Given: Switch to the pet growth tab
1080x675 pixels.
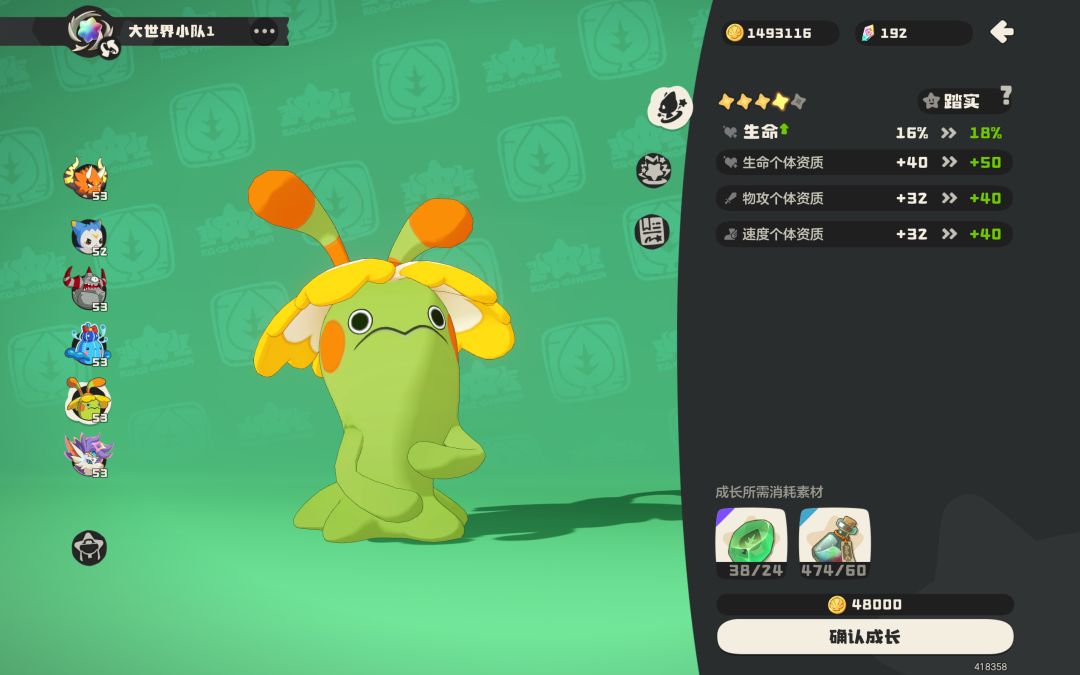Looking at the screenshot, I should [669, 107].
